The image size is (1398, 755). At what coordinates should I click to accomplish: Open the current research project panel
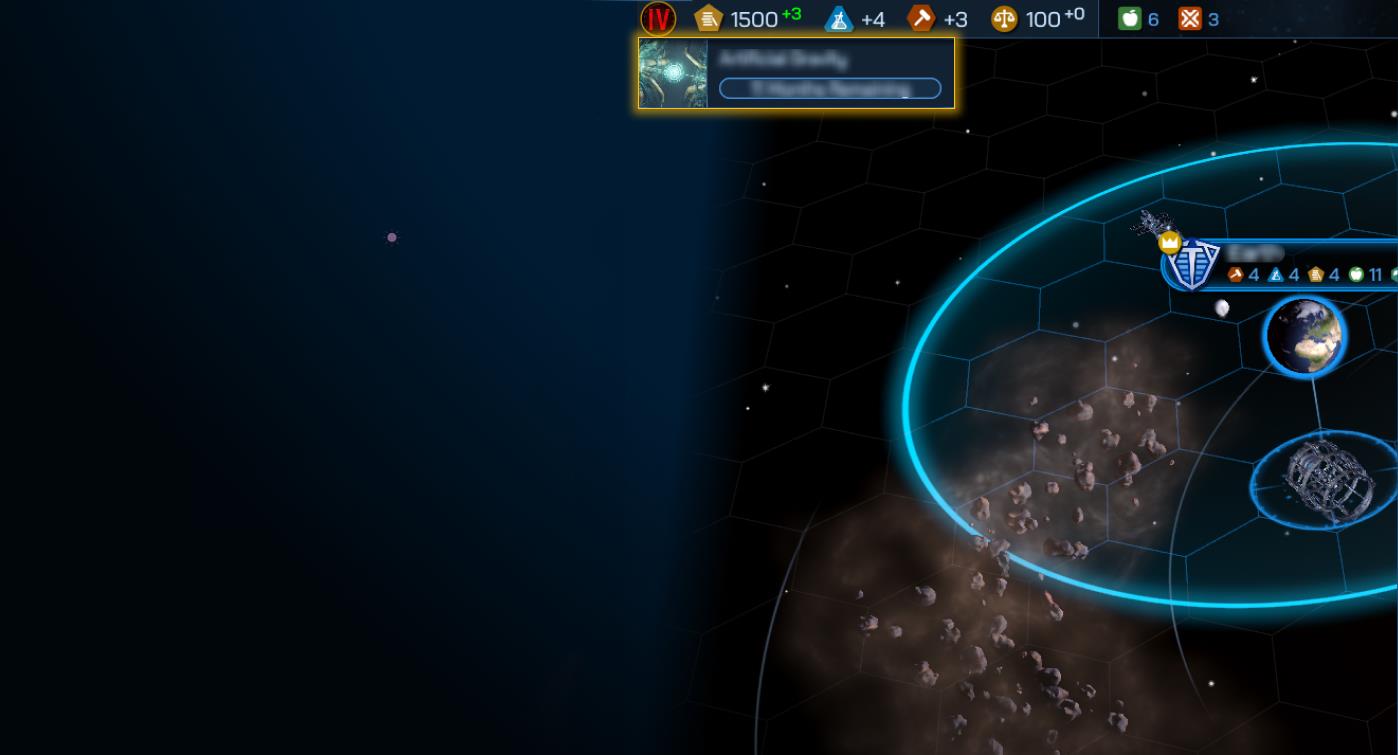point(829,73)
